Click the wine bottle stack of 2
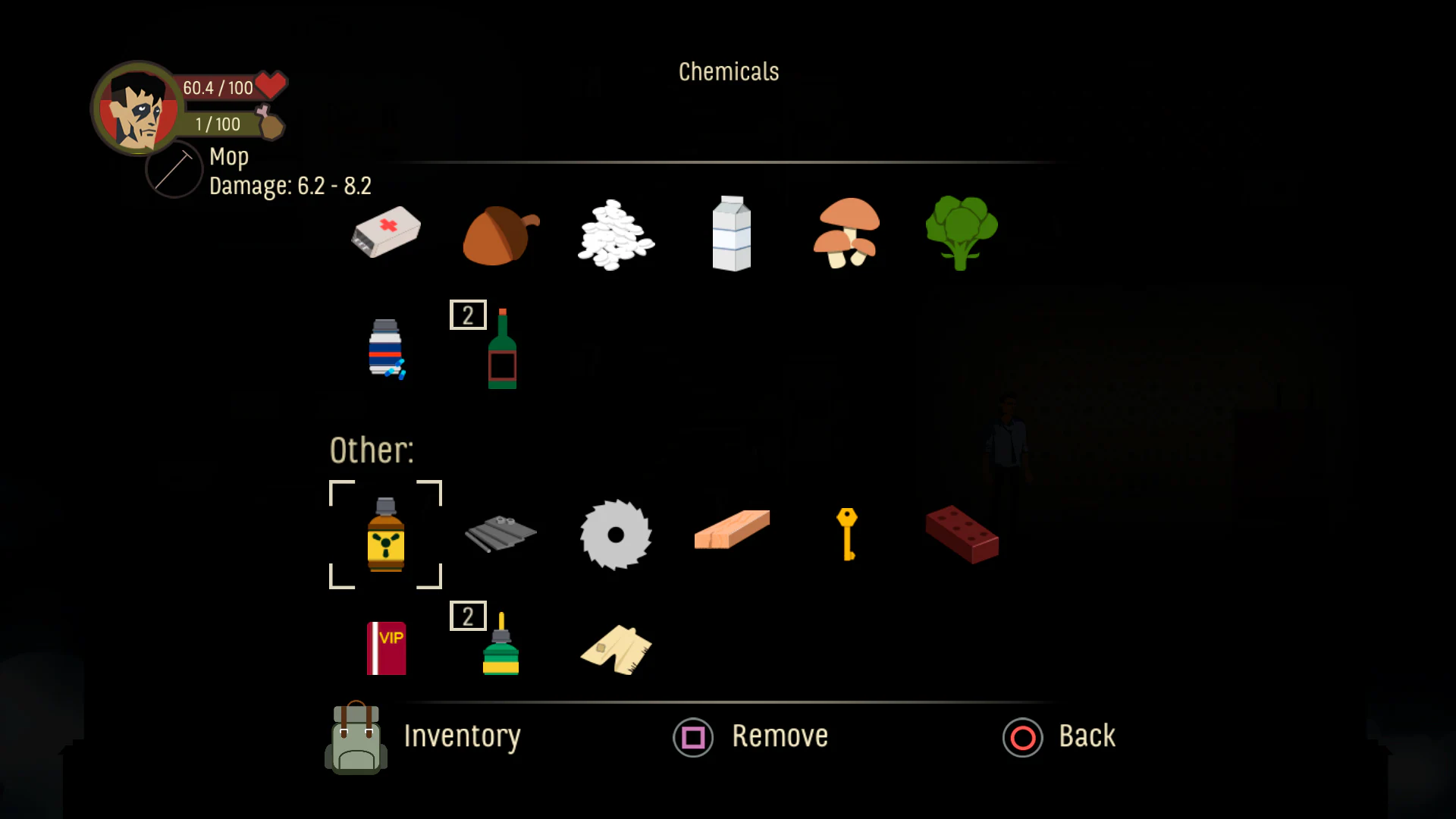 pos(500,349)
